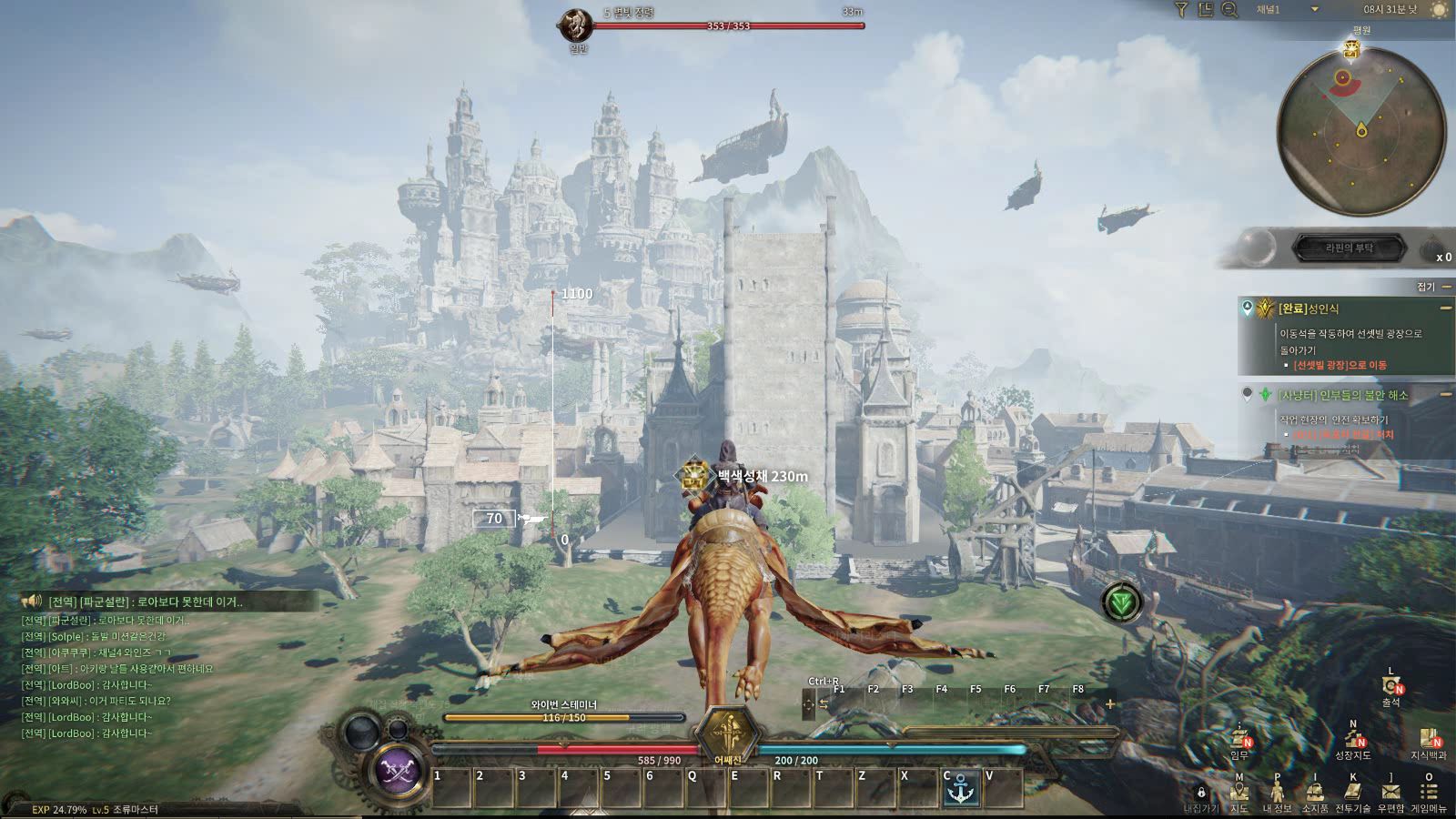Click the 라핀의 부탁 button

[x=1350, y=247]
